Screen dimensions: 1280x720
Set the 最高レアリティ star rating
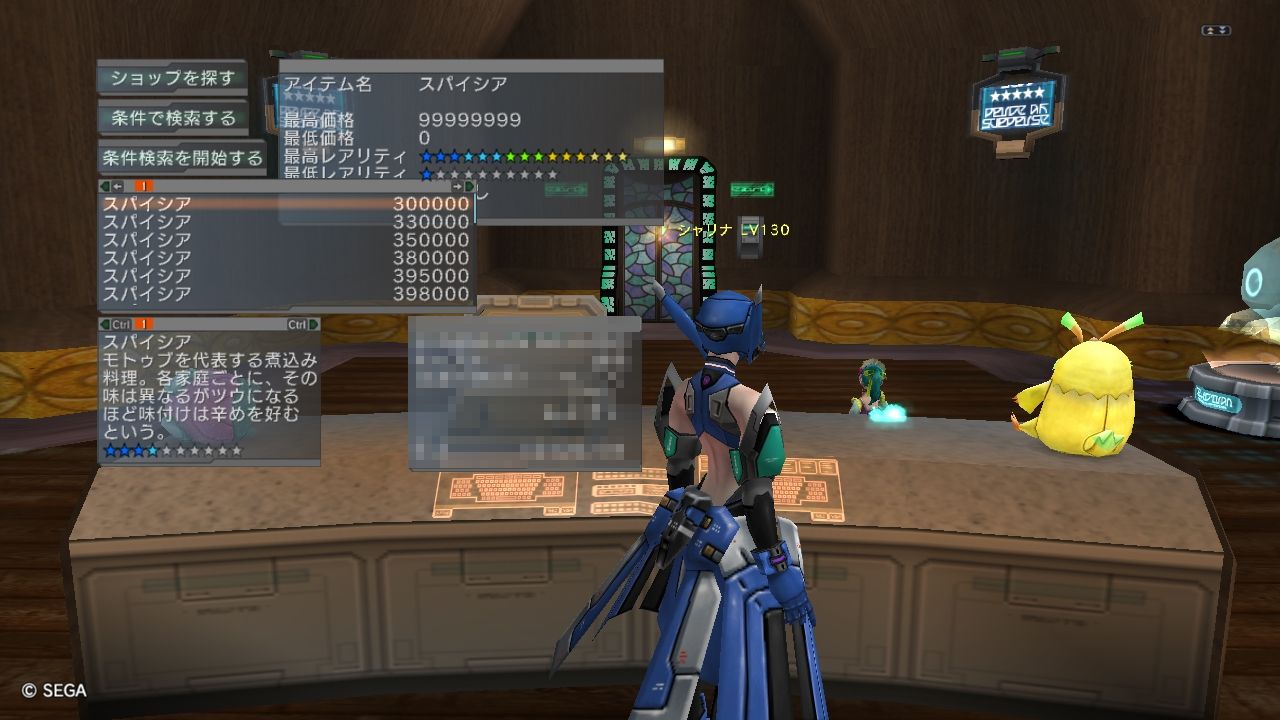click(x=523, y=156)
